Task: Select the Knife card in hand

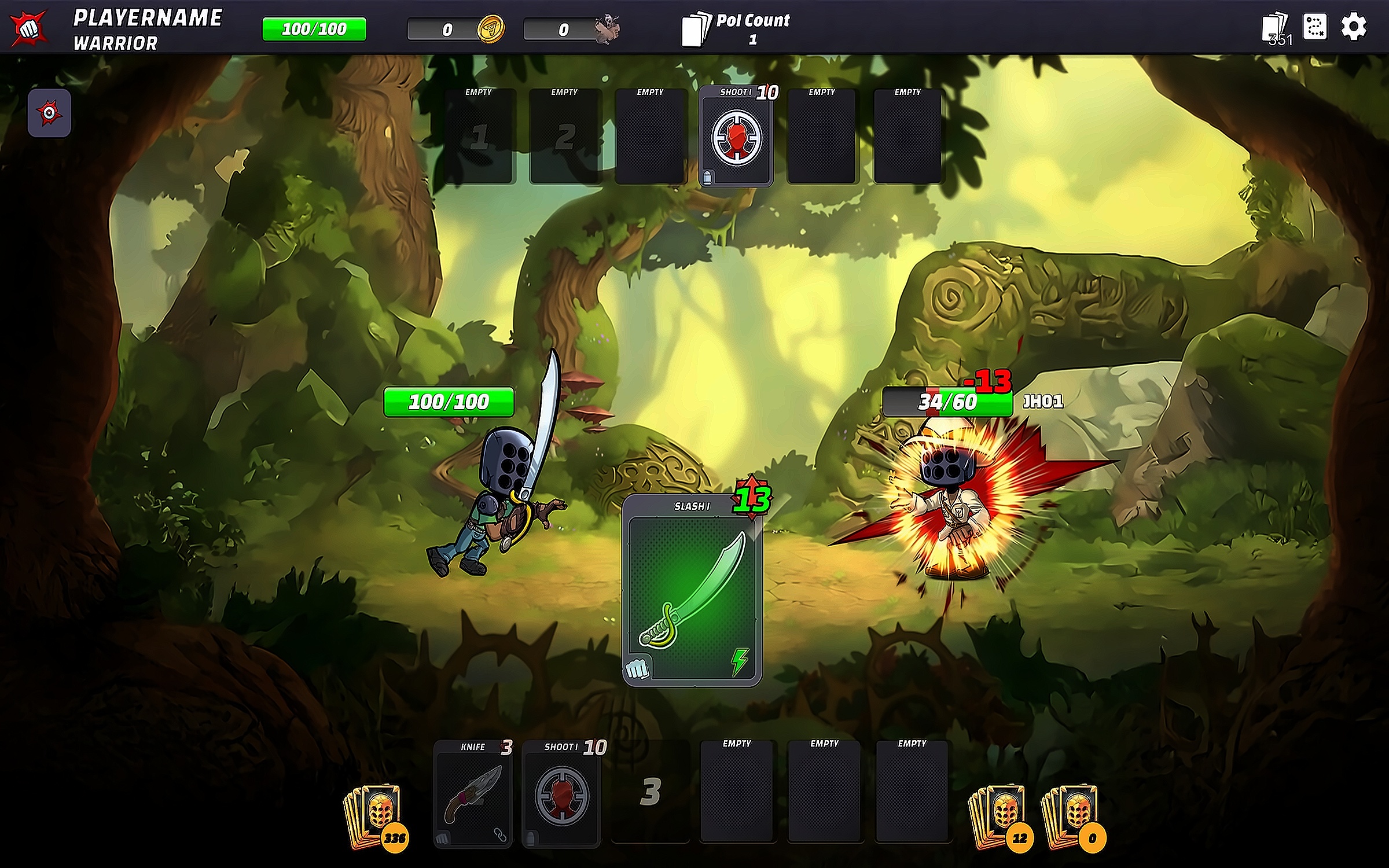Action: pos(473,793)
